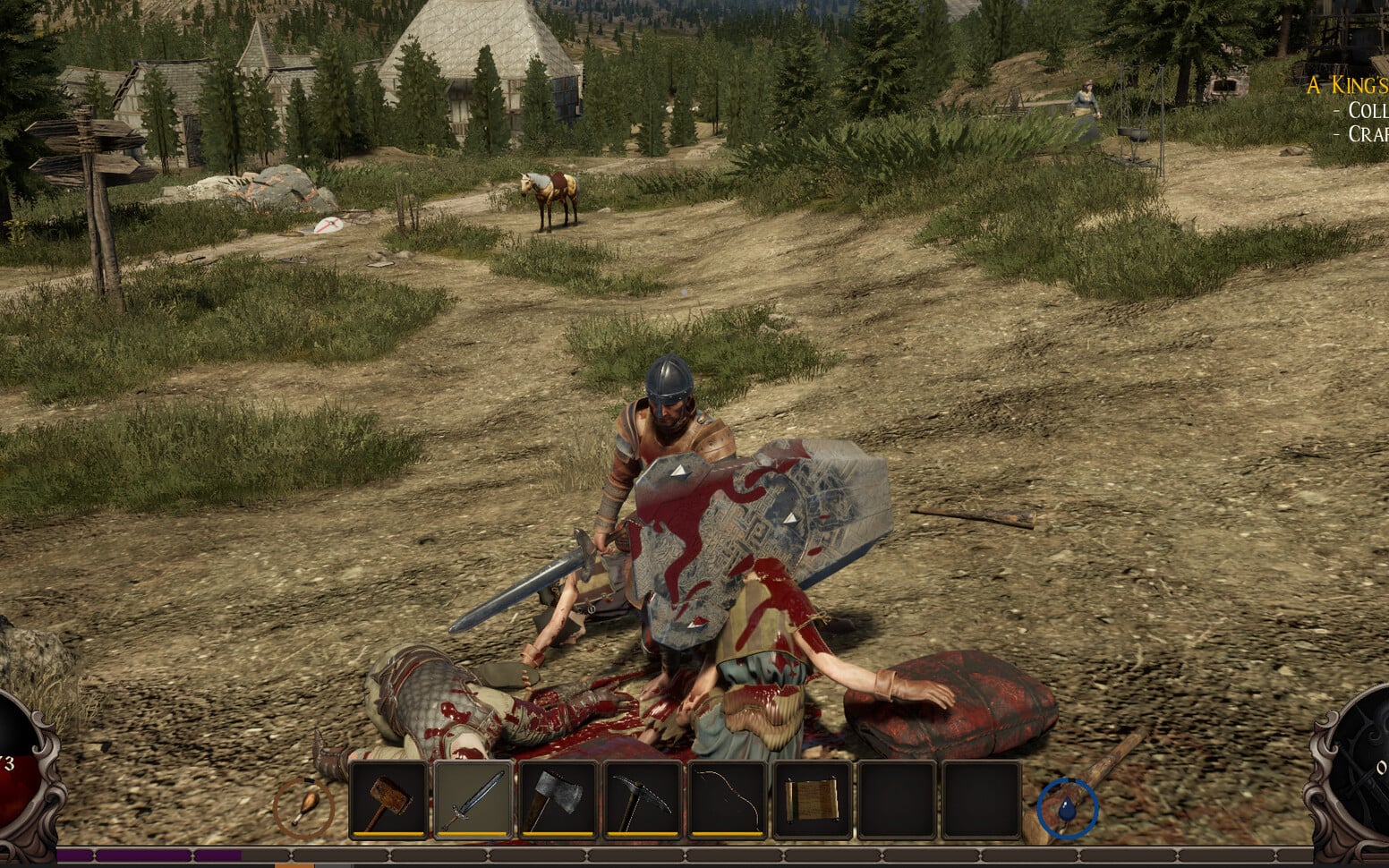Select the bow hotbar slot

pos(727,799)
